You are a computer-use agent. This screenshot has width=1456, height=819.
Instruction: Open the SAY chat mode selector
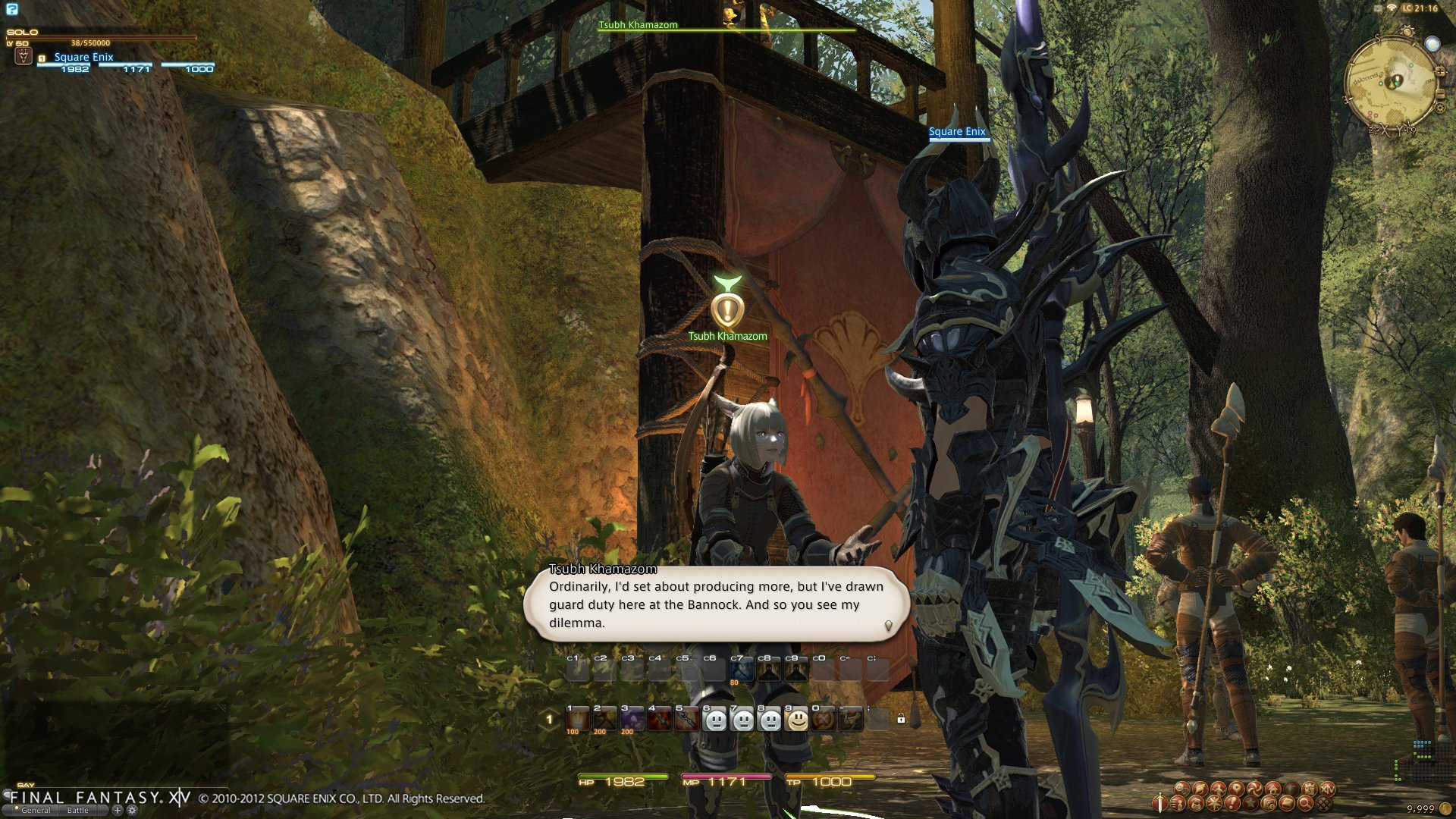[25, 786]
